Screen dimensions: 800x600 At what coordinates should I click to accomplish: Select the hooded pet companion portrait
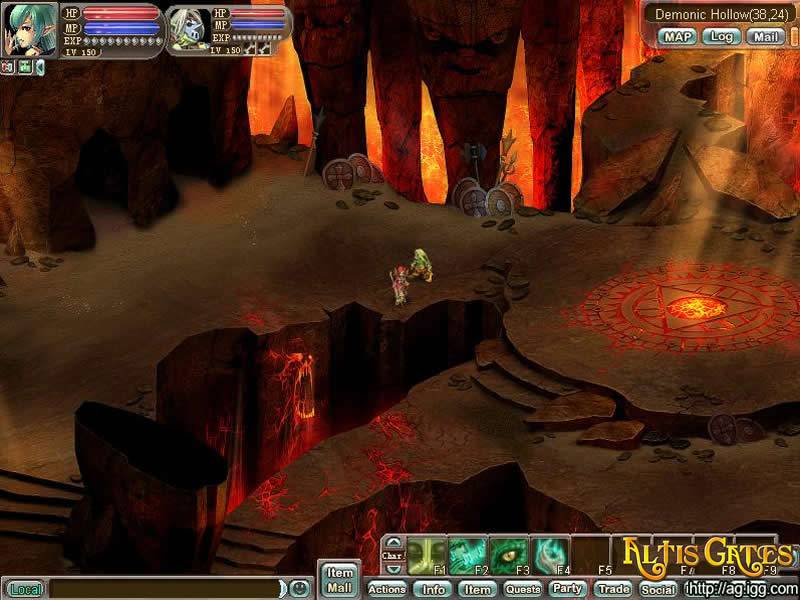(186, 31)
